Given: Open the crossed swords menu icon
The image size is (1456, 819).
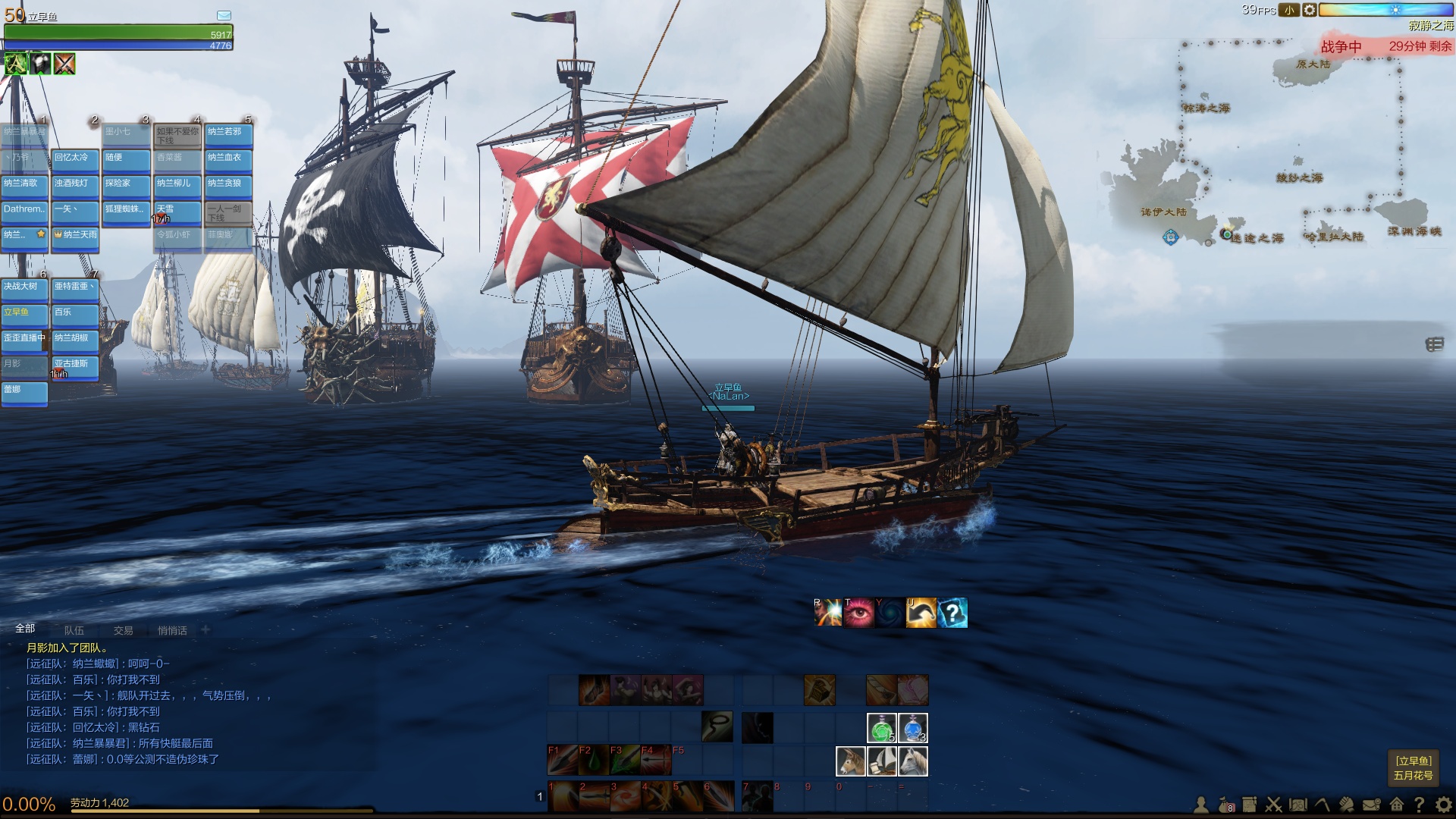Looking at the screenshot, I should (1274, 805).
